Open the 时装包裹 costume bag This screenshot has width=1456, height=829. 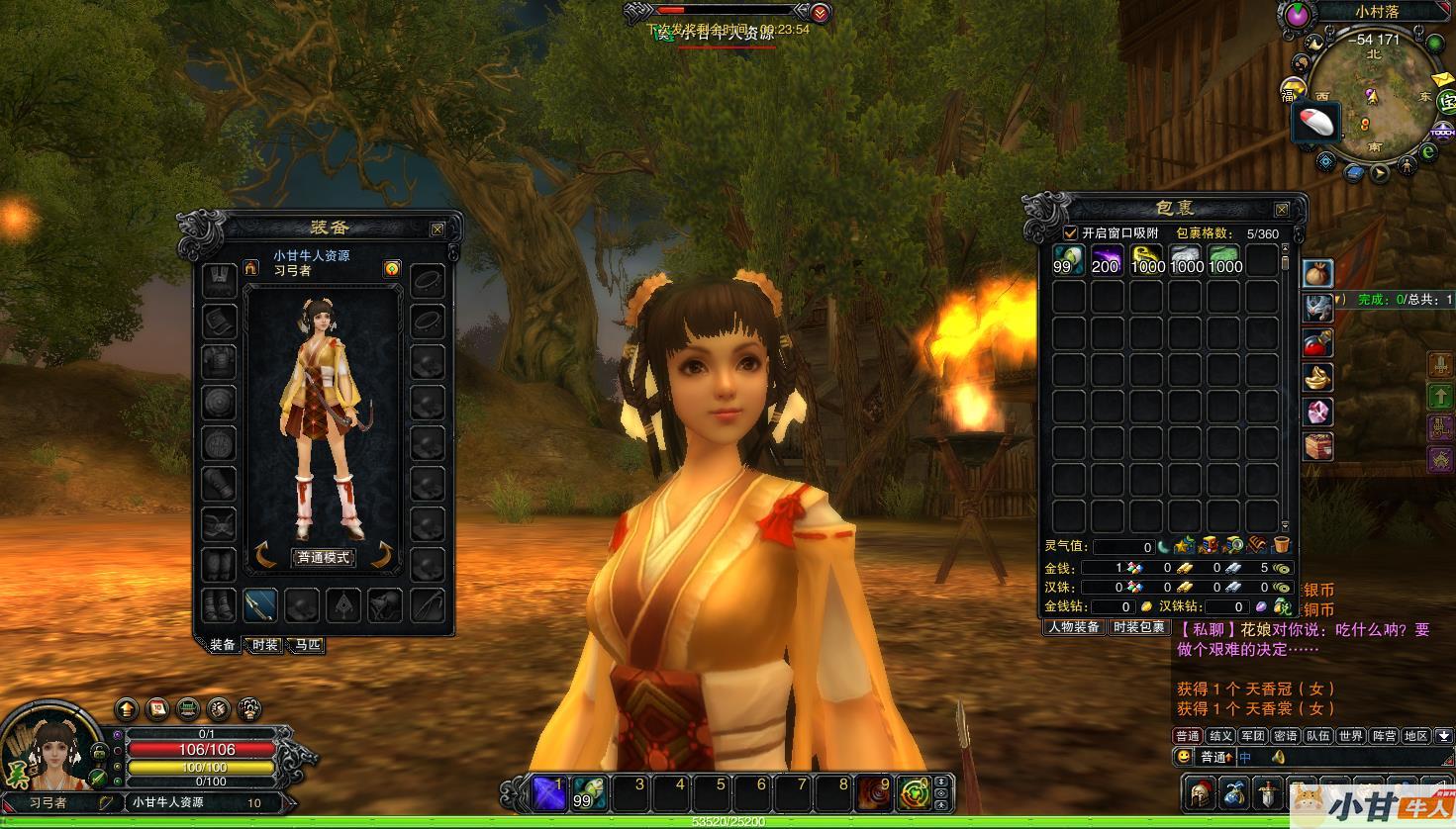coord(1139,627)
